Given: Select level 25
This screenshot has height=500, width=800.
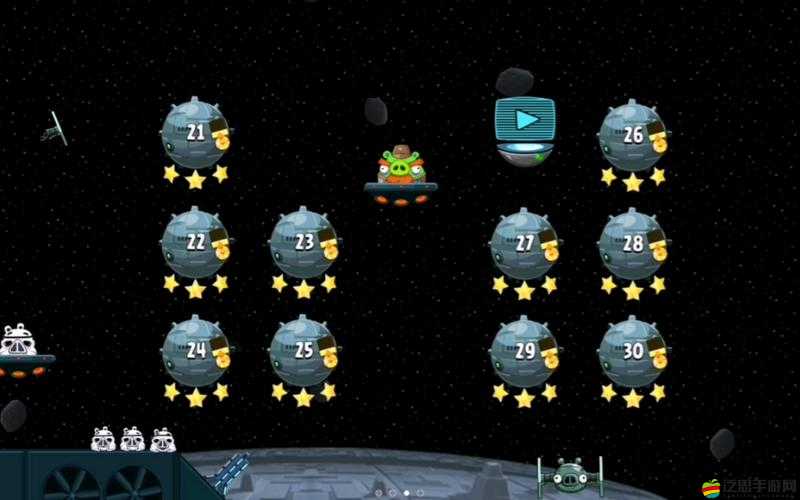Looking at the screenshot, I should pos(304,351).
